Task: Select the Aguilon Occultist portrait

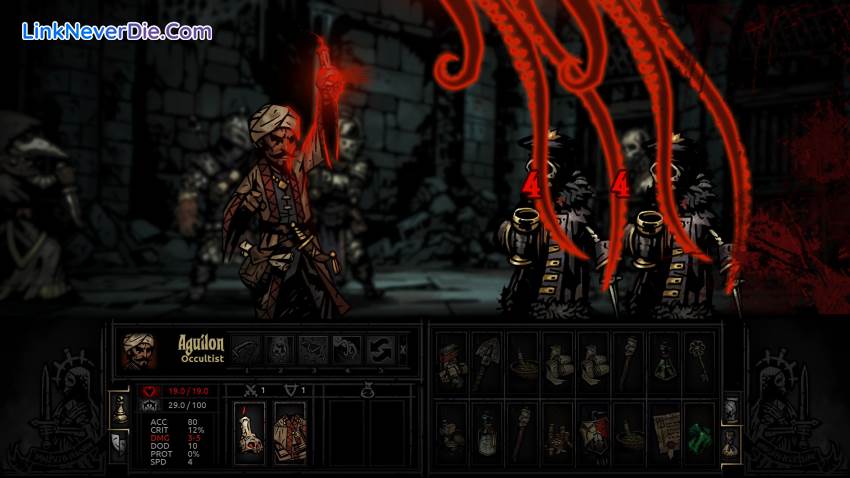Action: click(139, 351)
